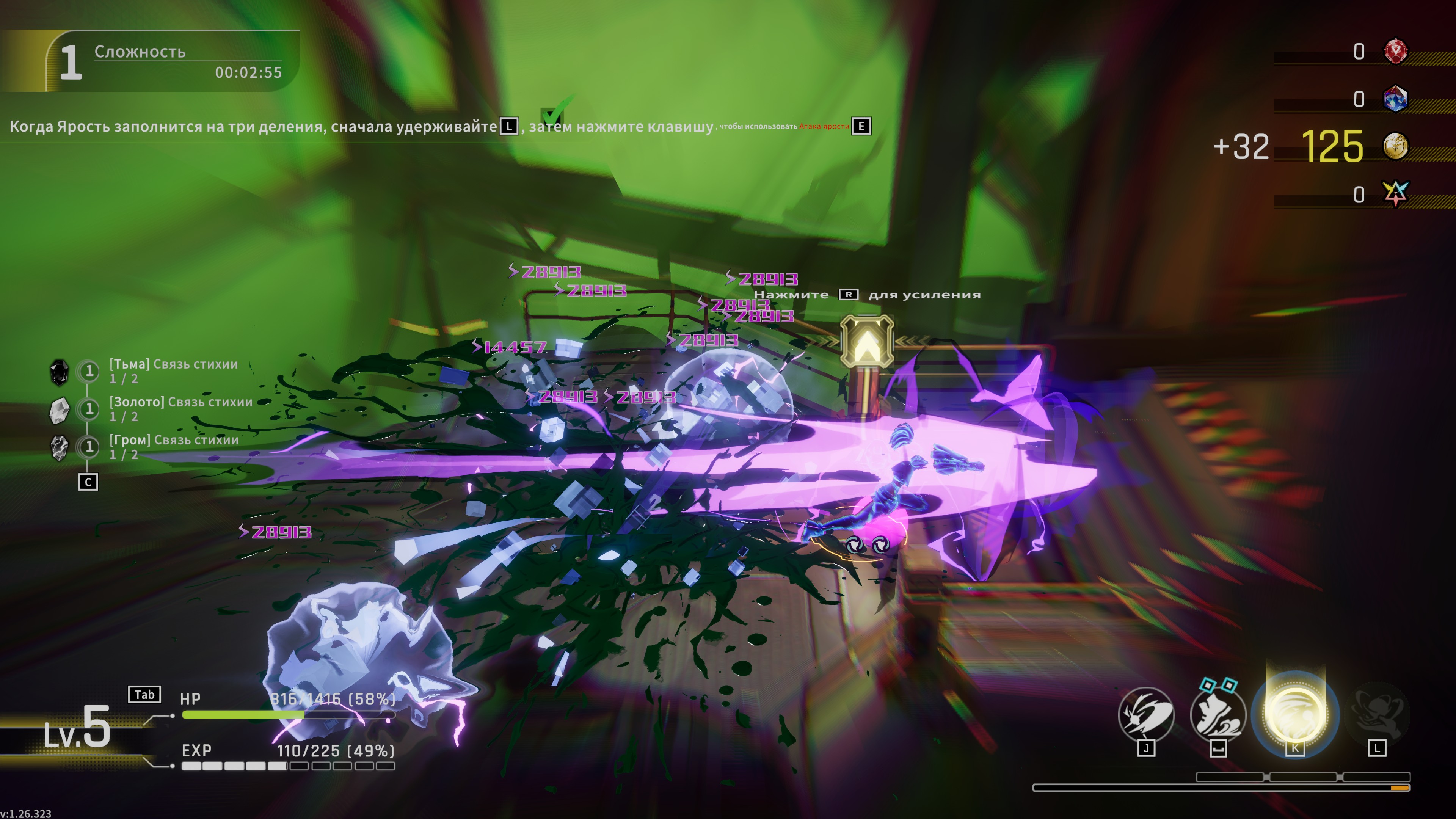The height and width of the screenshot is (819, 1456).
Task: Select the multicolored star currency icon
Action: pos(1395,194)
